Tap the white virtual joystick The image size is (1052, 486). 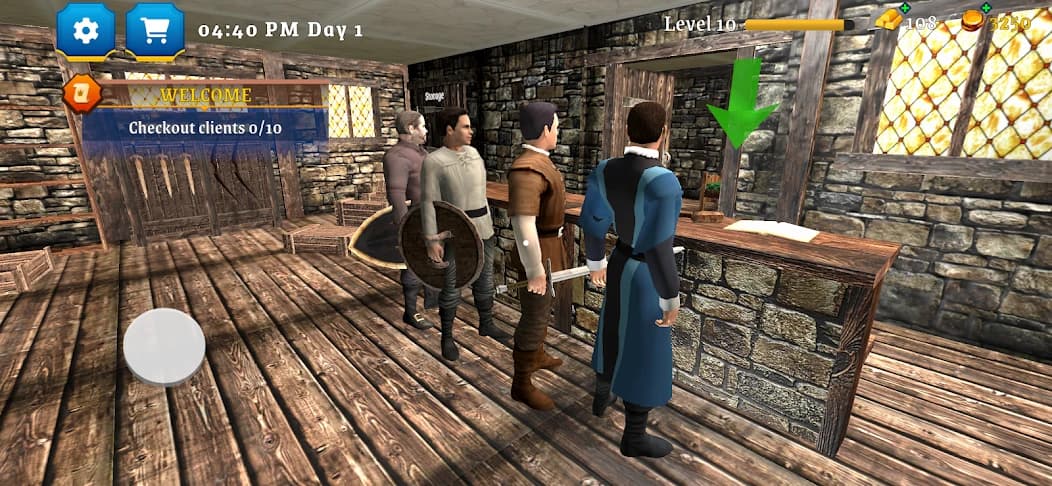click(x=164, y=346)
